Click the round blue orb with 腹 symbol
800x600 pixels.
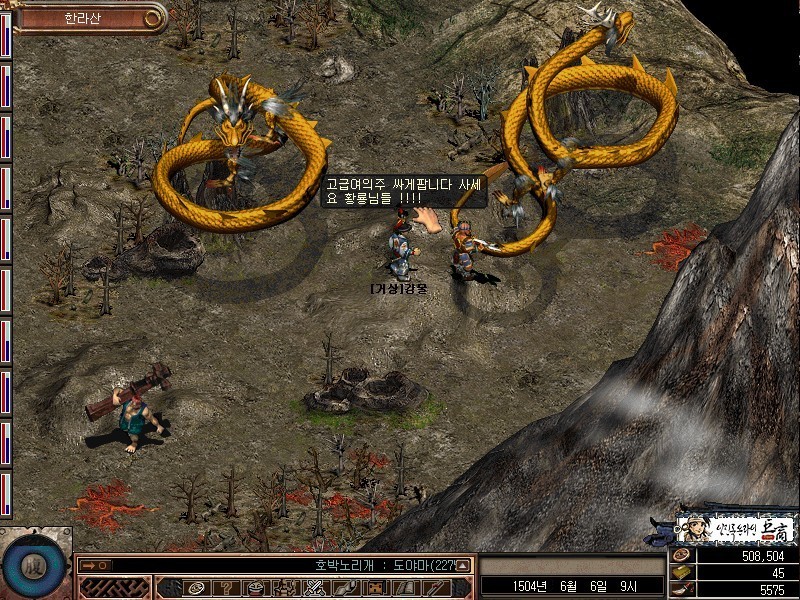point(30,565)
